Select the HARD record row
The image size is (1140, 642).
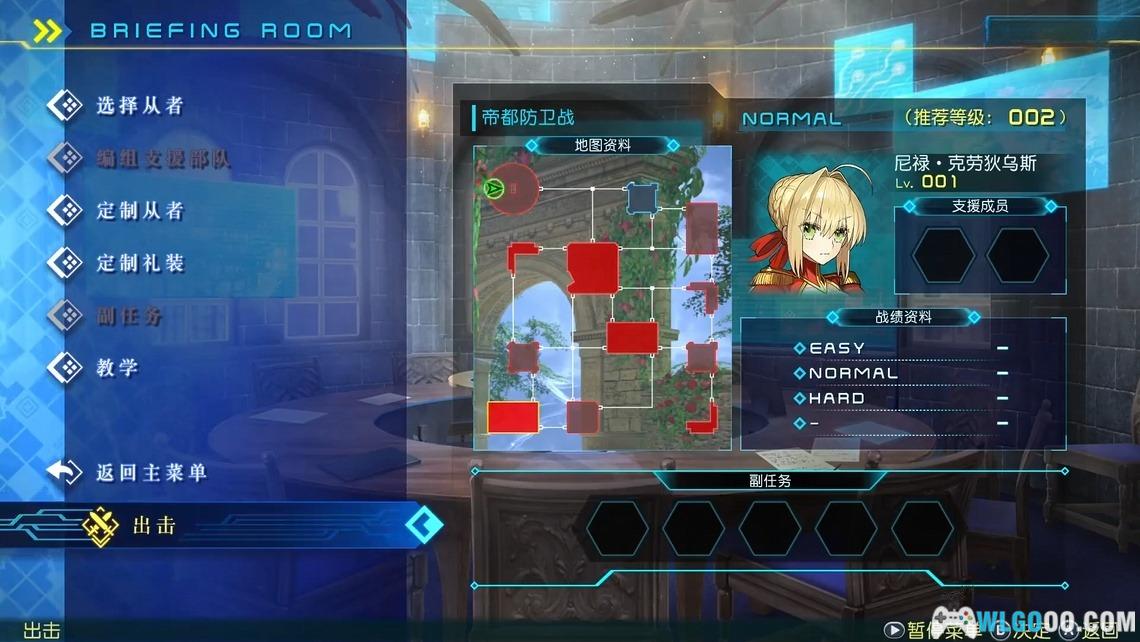(x=902, y=398)
